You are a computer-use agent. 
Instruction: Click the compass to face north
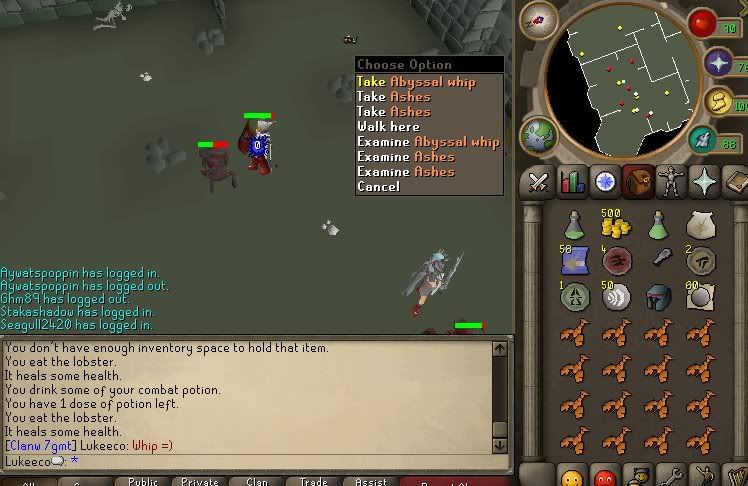coord(538,21)
